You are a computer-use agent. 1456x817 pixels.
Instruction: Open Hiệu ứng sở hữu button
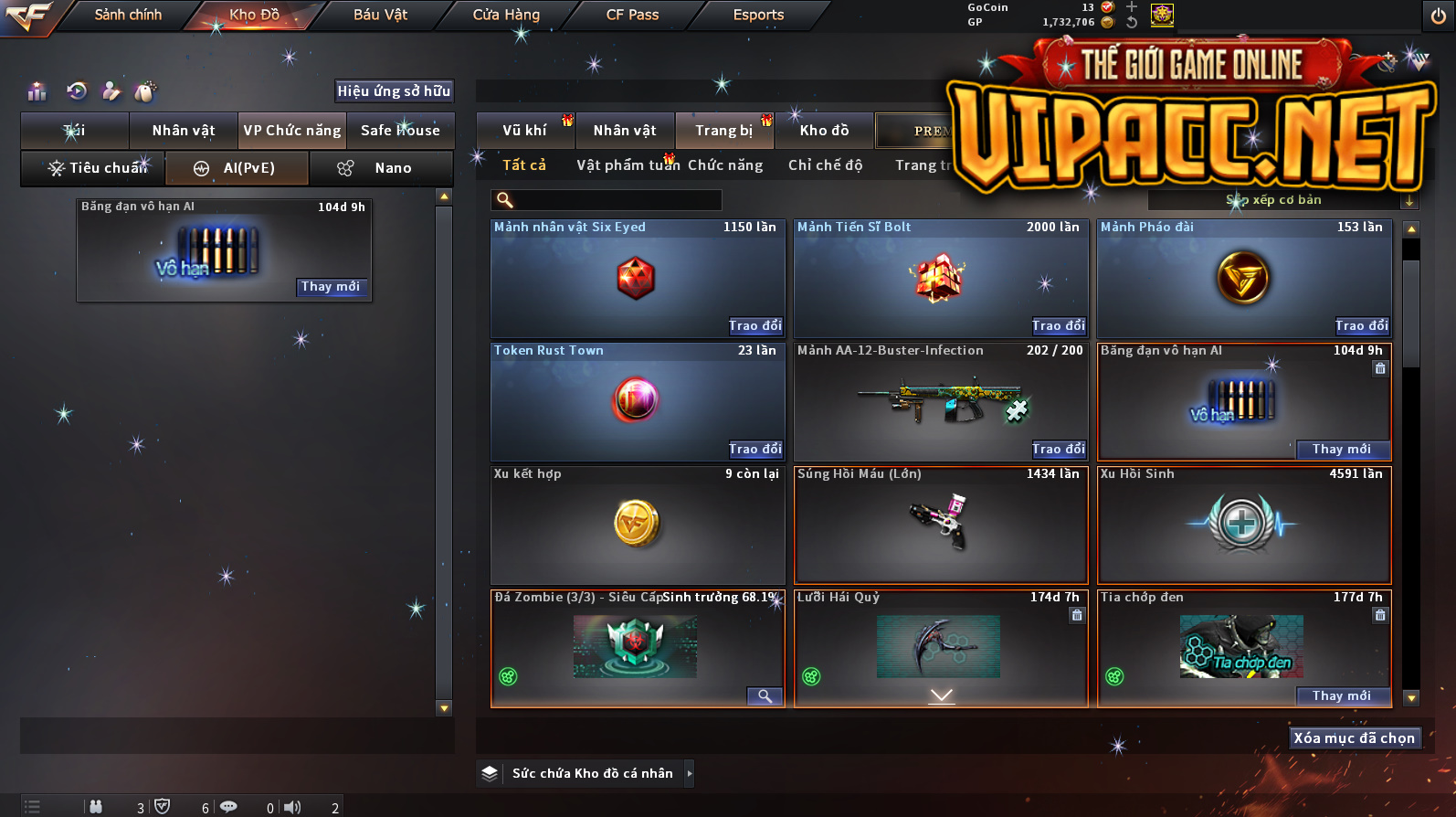394,91
